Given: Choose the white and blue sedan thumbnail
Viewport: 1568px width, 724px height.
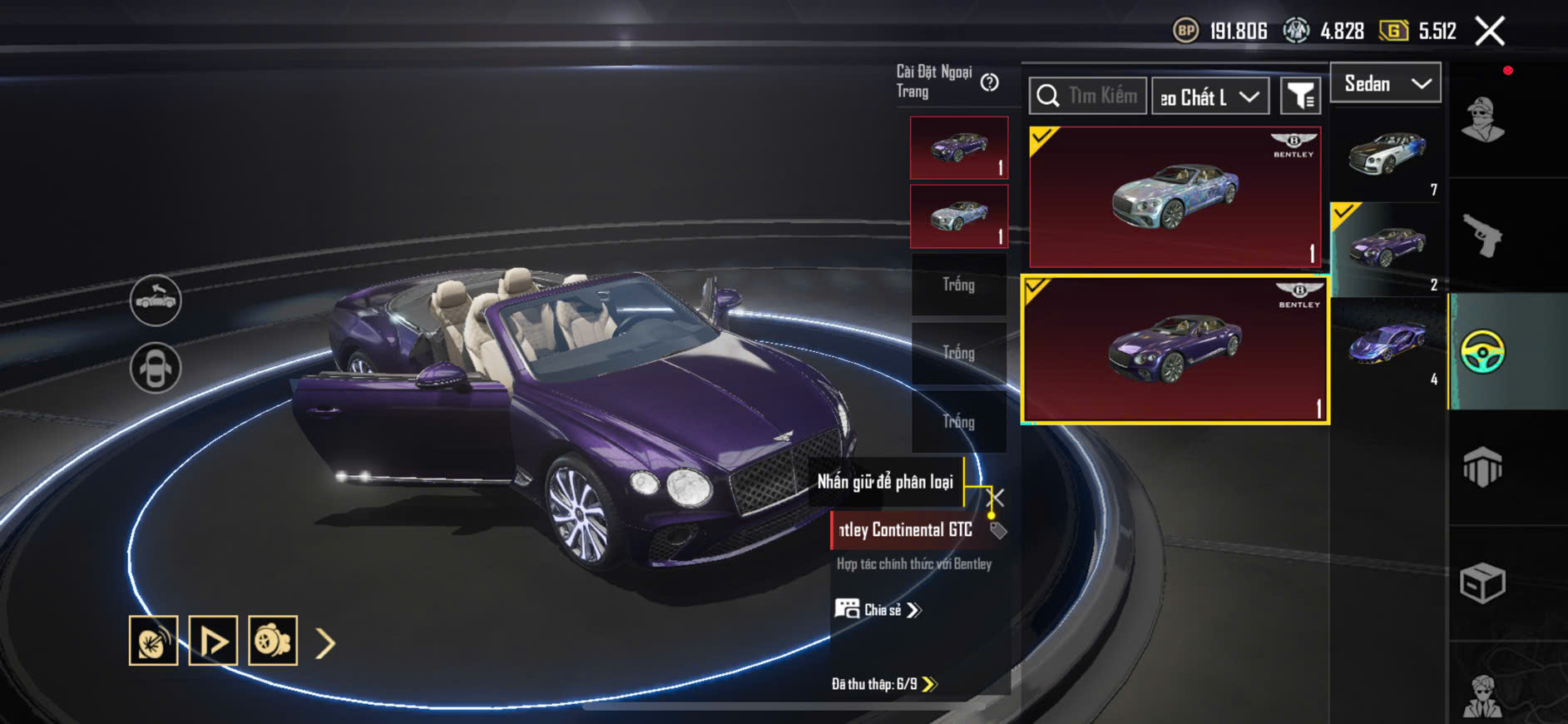Looking at the screenshot, I should (1387, 155).
